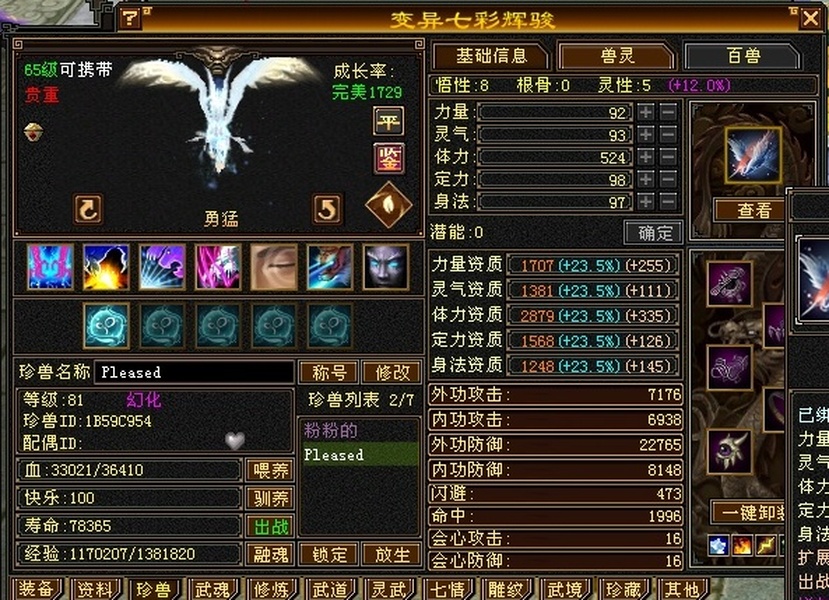This screenshot has height=600, width=829.
Task: Click the 喂养 feed button
Action: coord(269,470)
